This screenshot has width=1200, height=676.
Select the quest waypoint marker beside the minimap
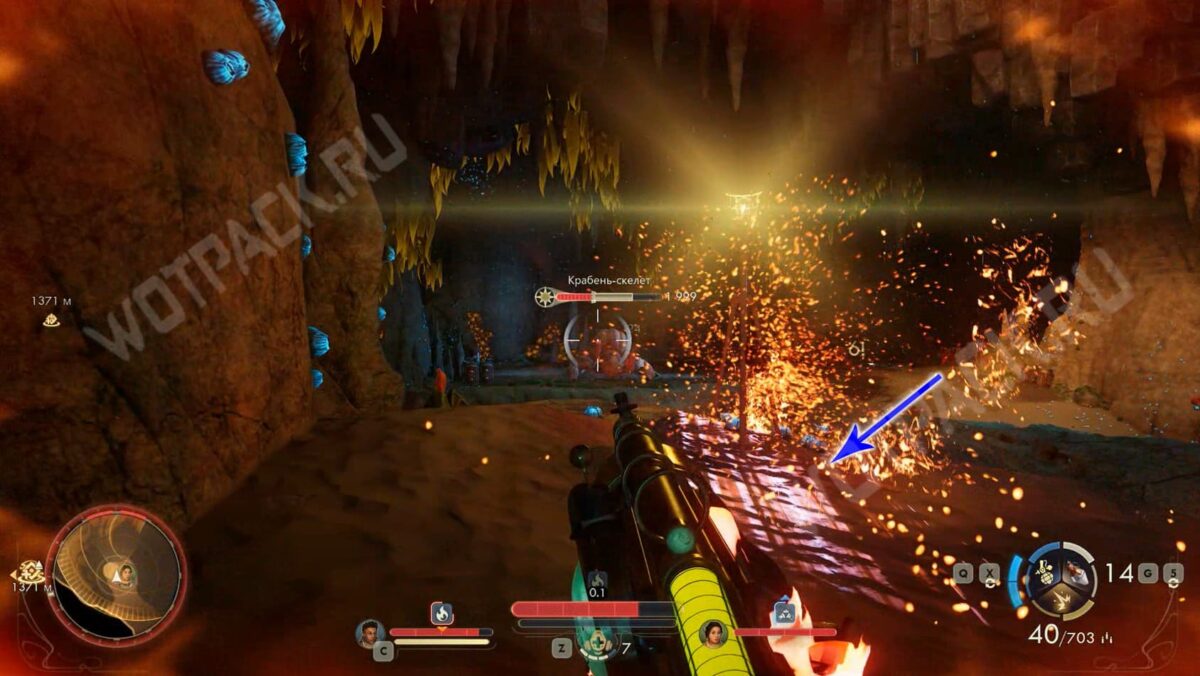click(x=30, y=572)
